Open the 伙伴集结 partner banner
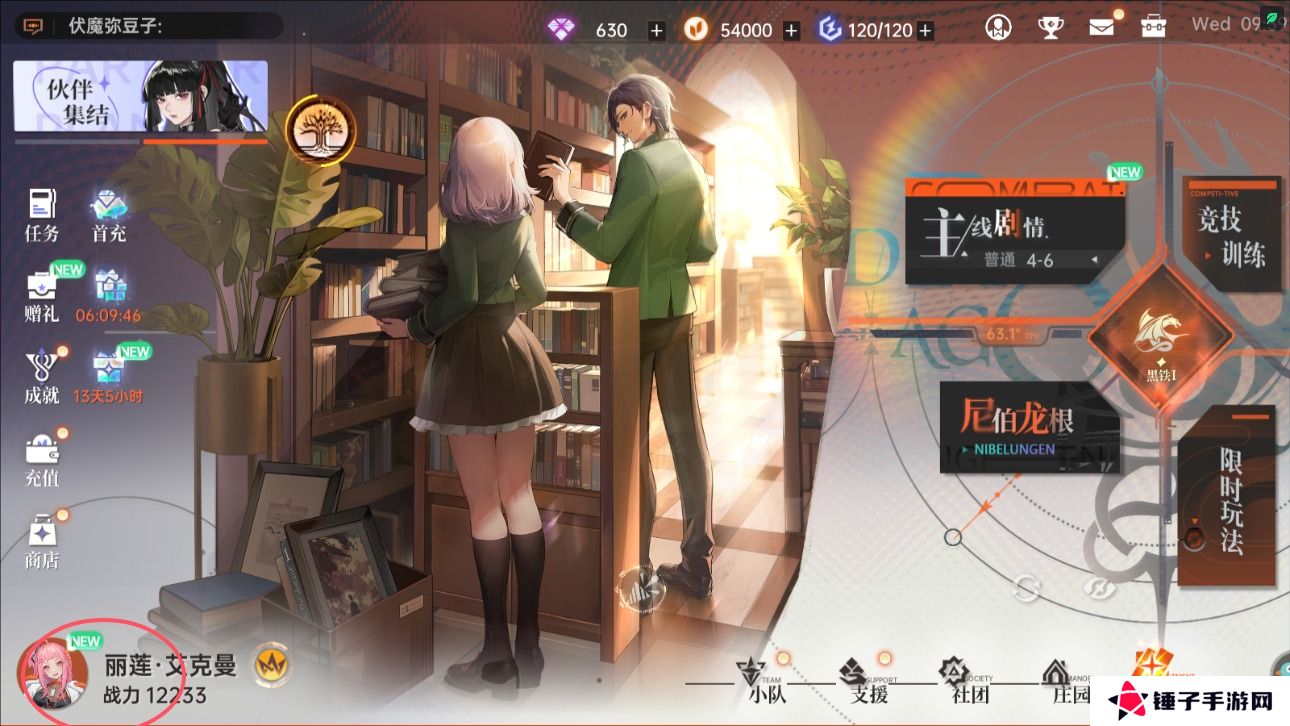 point(141,96)
